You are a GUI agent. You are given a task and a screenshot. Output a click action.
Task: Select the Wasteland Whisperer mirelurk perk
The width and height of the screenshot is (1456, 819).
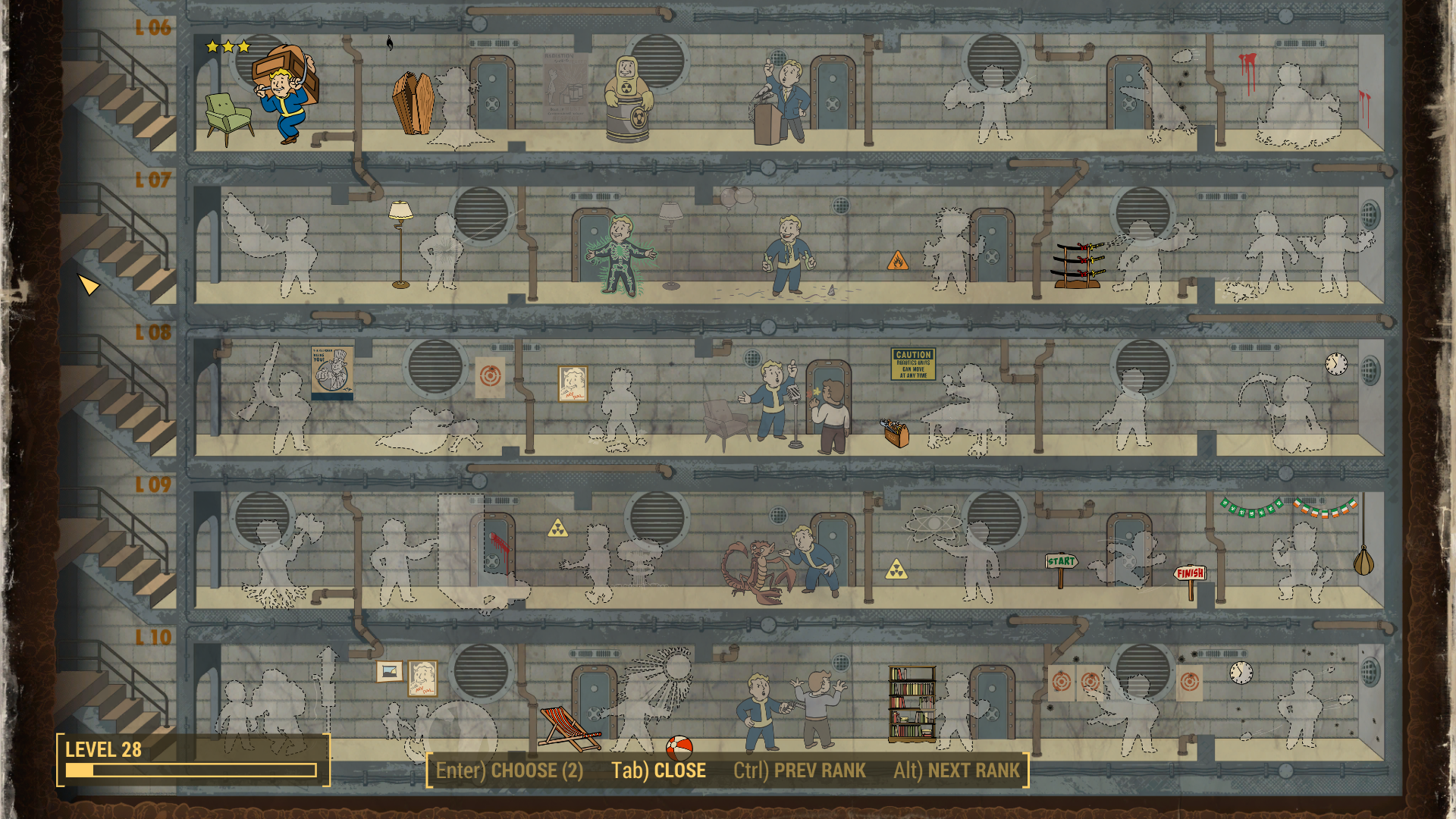758,570
